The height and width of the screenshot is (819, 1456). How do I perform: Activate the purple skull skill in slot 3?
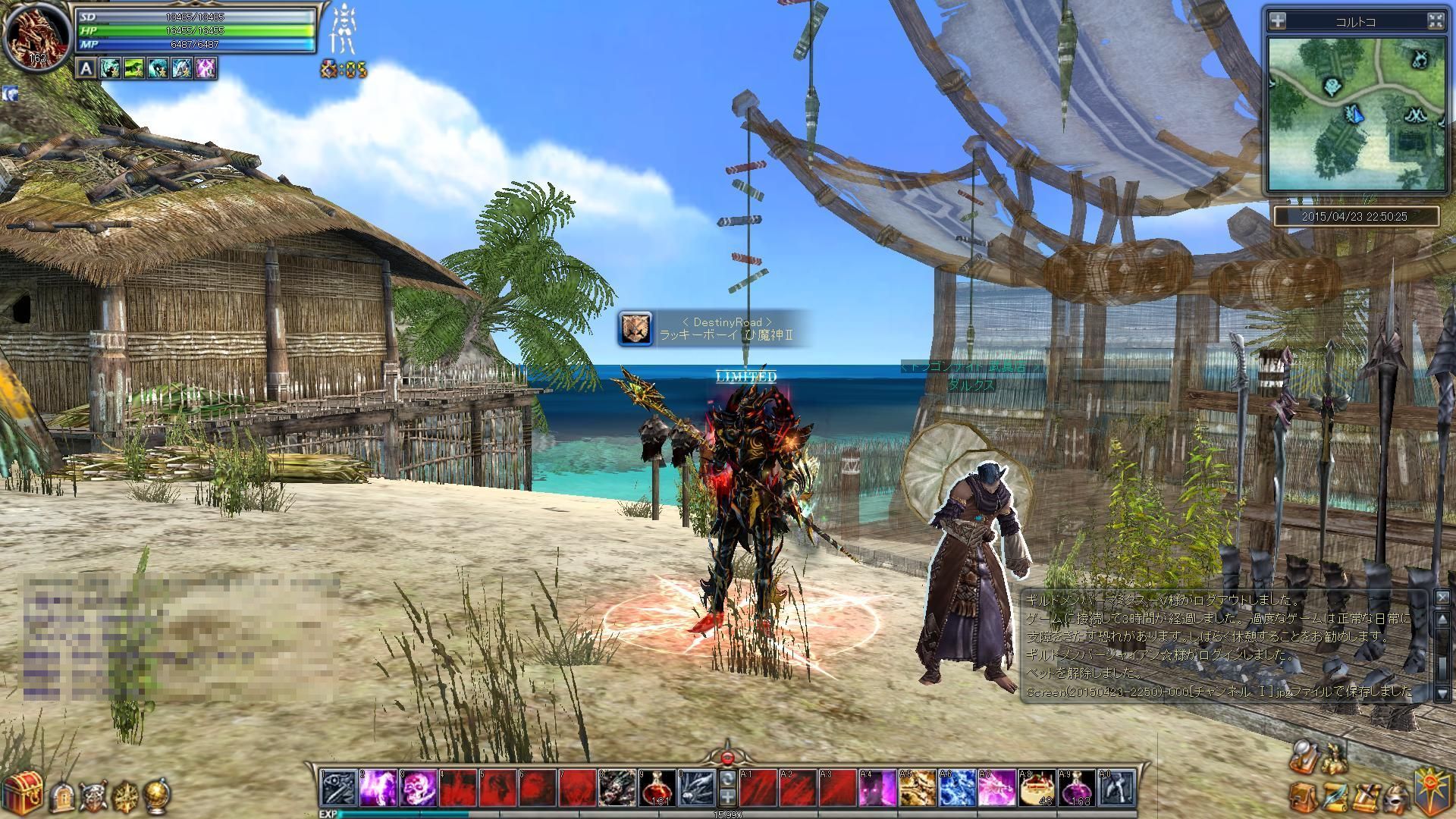419,788
